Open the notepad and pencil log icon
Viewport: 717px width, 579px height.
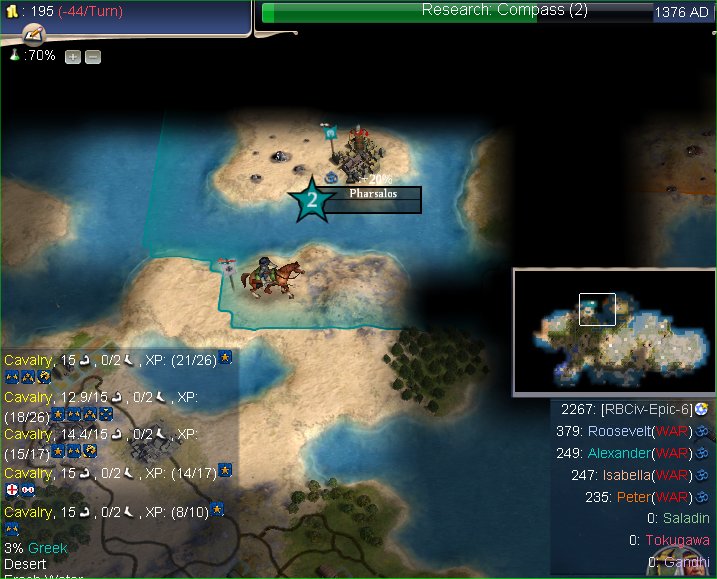(x=34, y=35)
